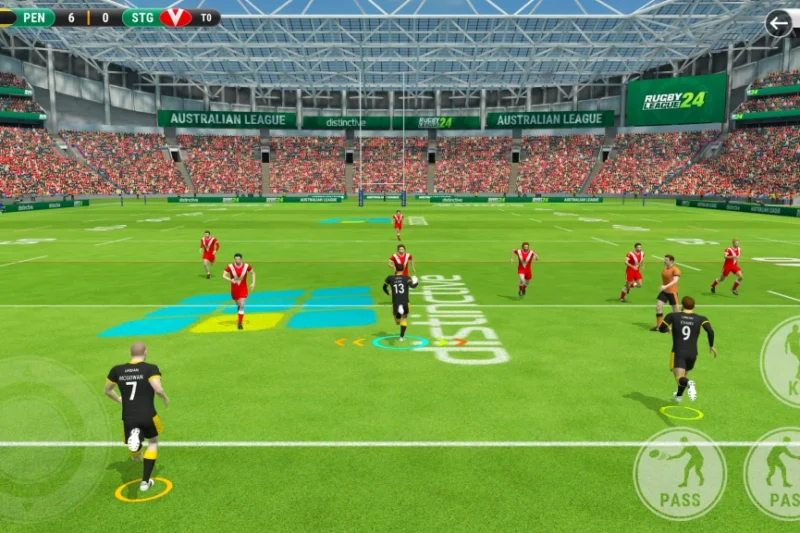
Task: Tap the back arrow button
Action: pyautogui.click(x=778, y=23)
